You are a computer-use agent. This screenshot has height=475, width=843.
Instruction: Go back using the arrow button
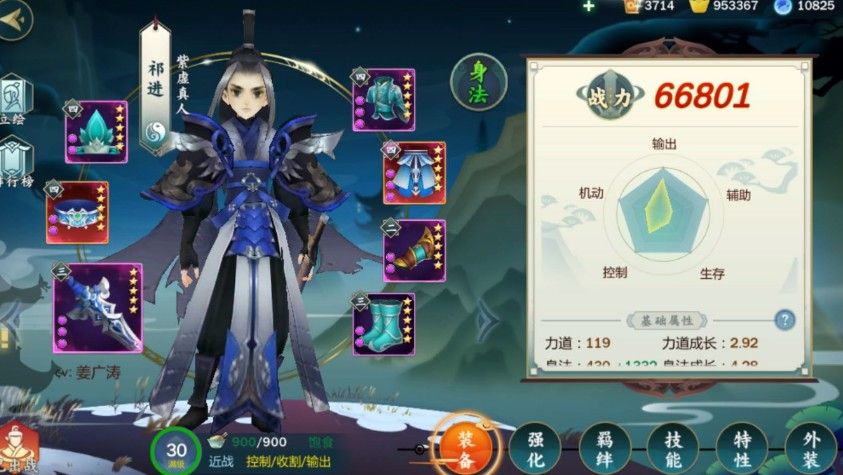[x=12, y=22]
